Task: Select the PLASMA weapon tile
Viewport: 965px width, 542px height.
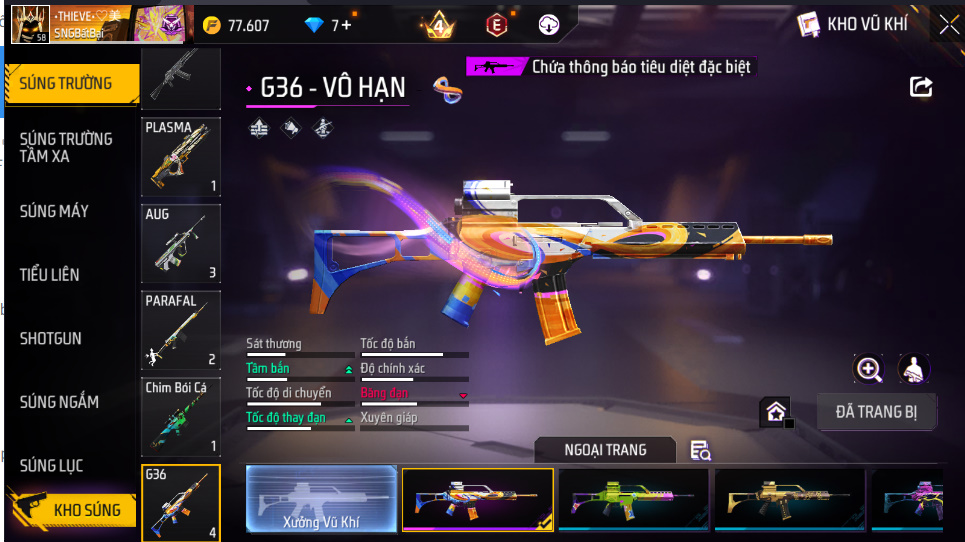Action: pos(181,157)
